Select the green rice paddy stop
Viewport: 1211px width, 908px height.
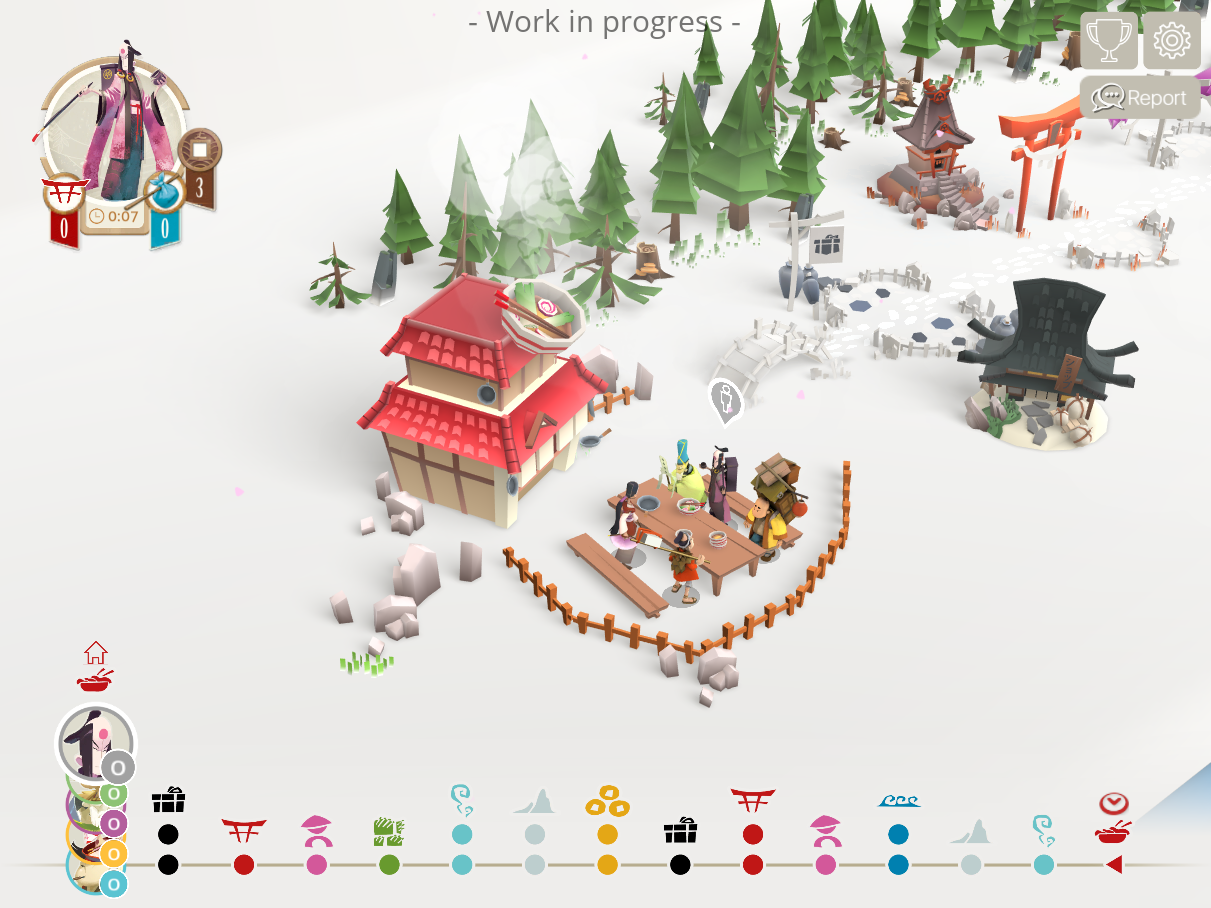(x=388, y=828)
